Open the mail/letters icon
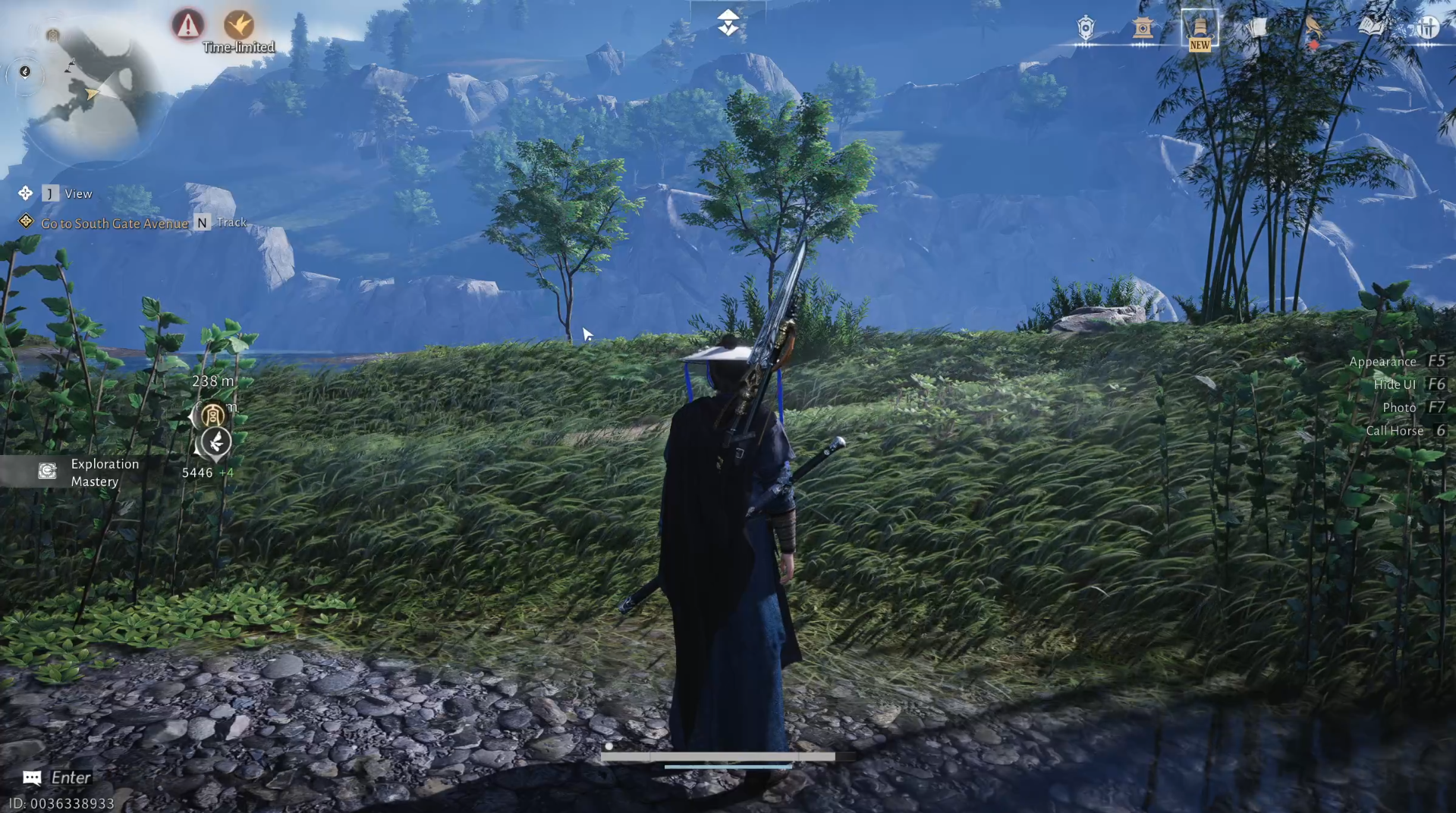Viewport: 1456px width, 813px height. [x=1256, y=25]
